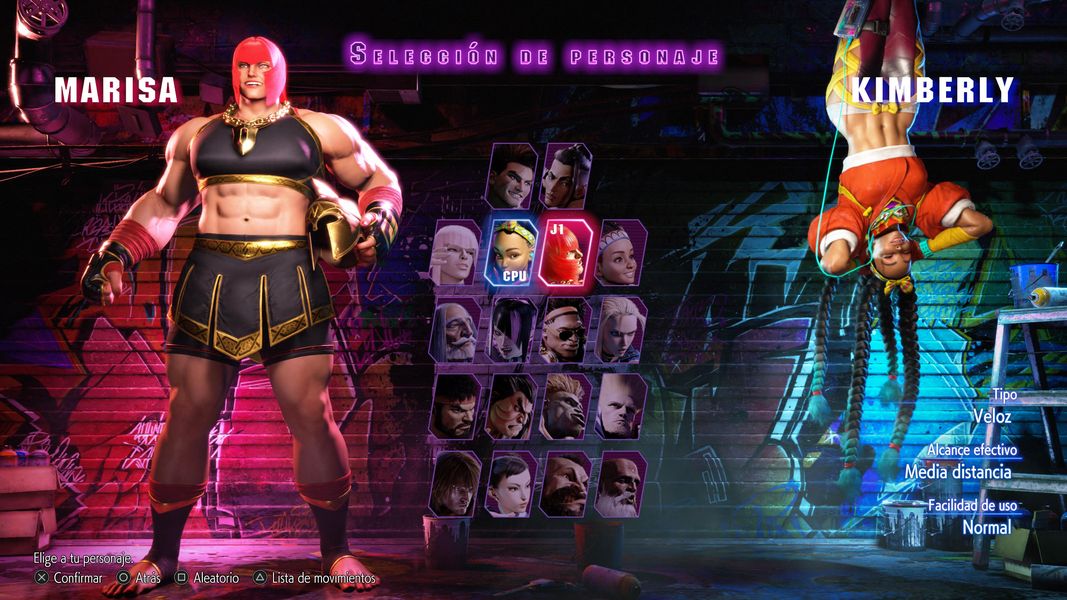Pick Chun-Li from the character grid
The width and height of the screenshot is (1067, 600).
[511, 484]
